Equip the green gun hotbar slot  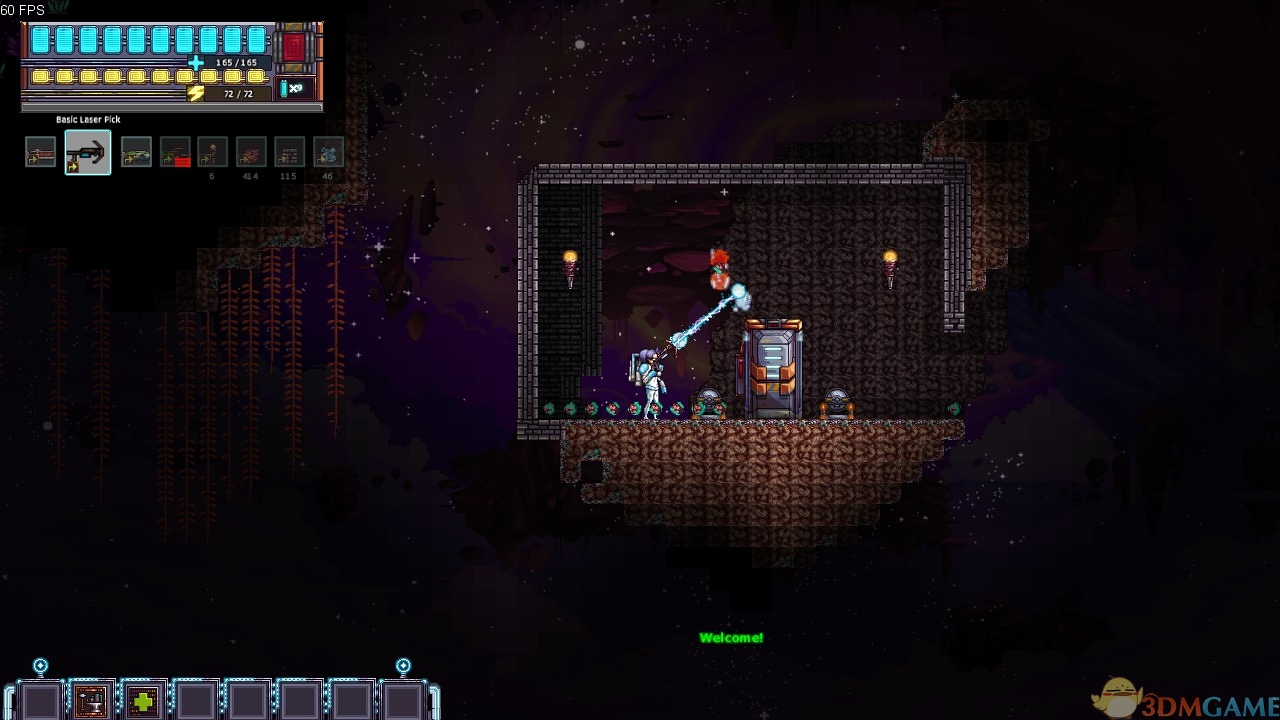coord(136,152)
